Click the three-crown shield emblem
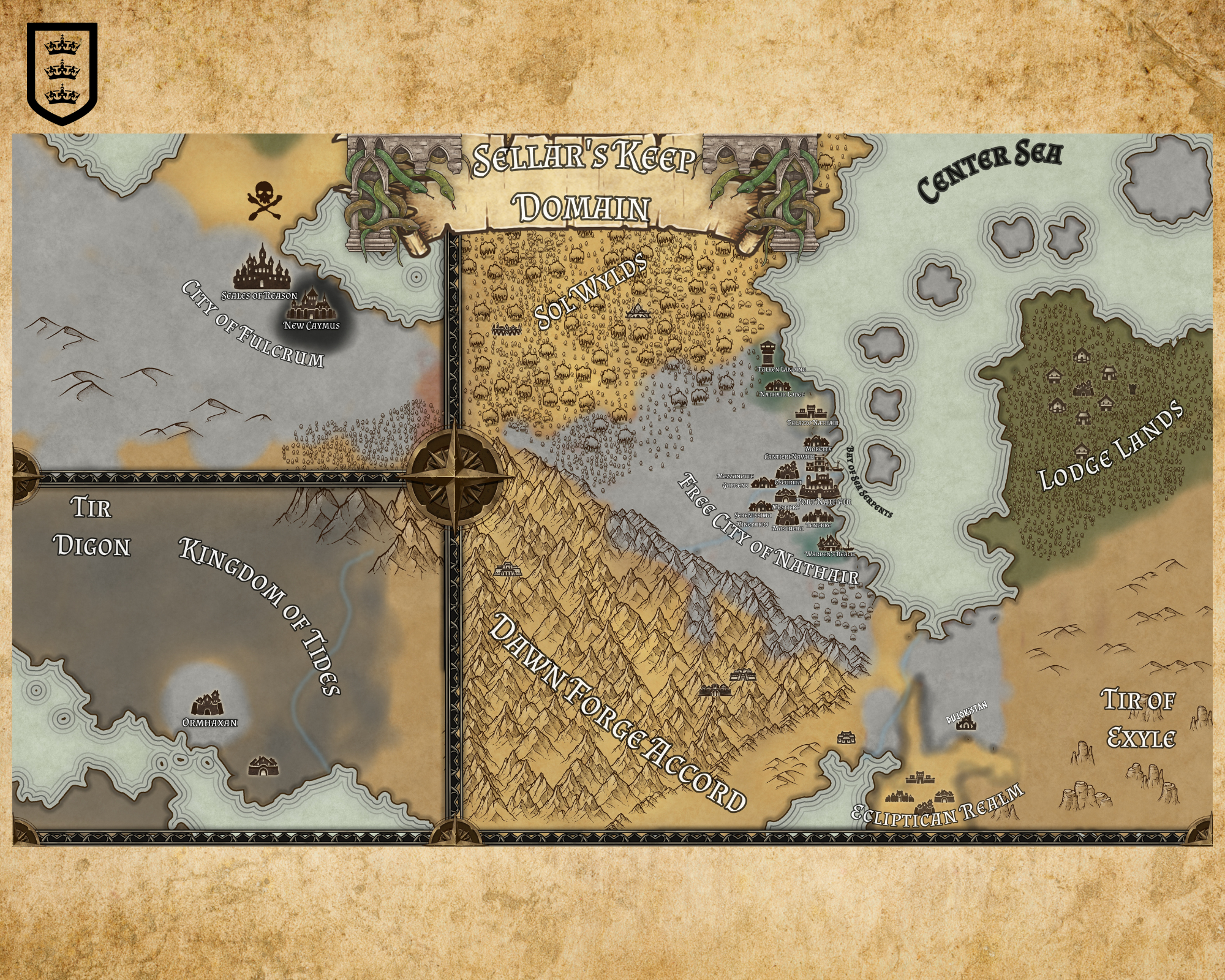The height and width of the screenshot is (980, 1225). pyautogui.click(x=62, y=73)
